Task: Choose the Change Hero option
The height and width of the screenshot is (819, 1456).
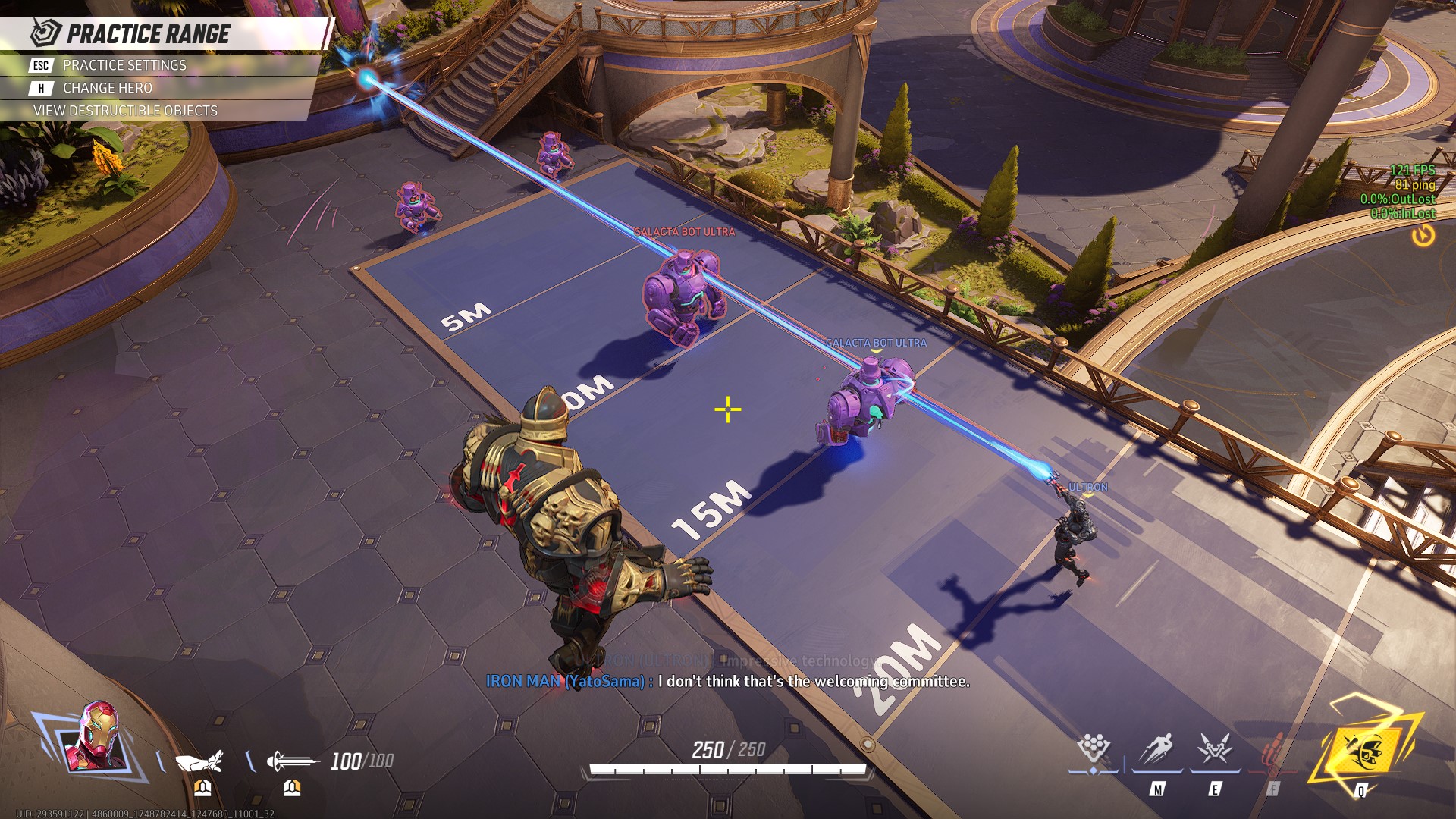Action: 107,88
